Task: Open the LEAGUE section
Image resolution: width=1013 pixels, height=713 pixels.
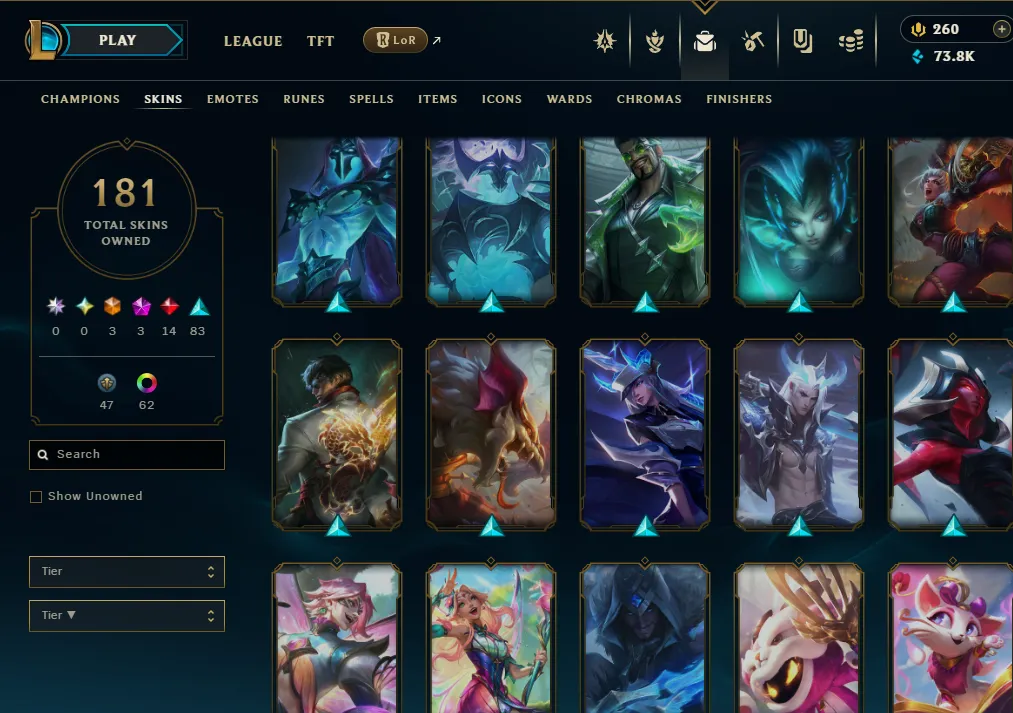Action: pyautogui.click(x=253, y=41)
